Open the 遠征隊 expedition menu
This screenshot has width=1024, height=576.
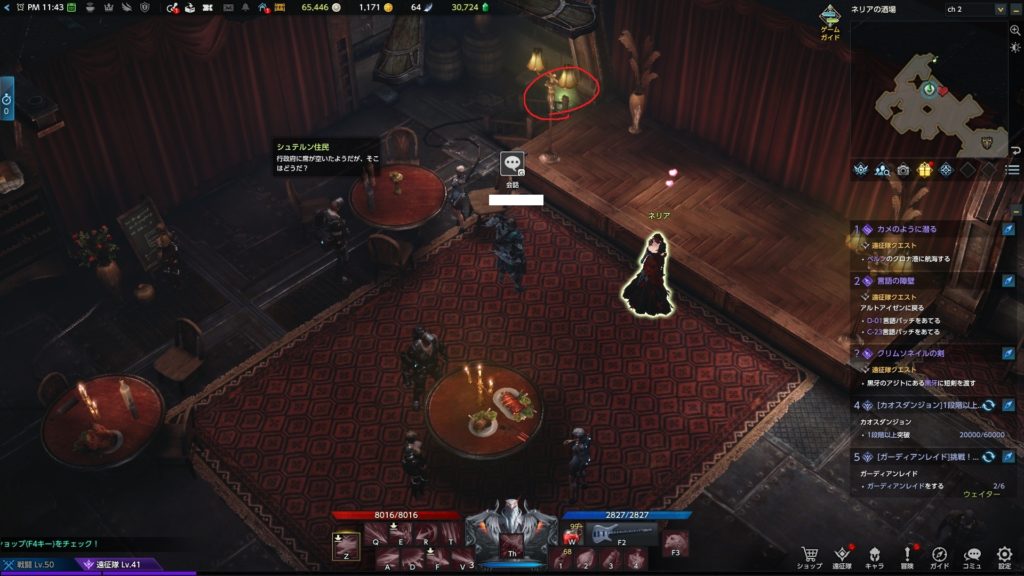842,555
